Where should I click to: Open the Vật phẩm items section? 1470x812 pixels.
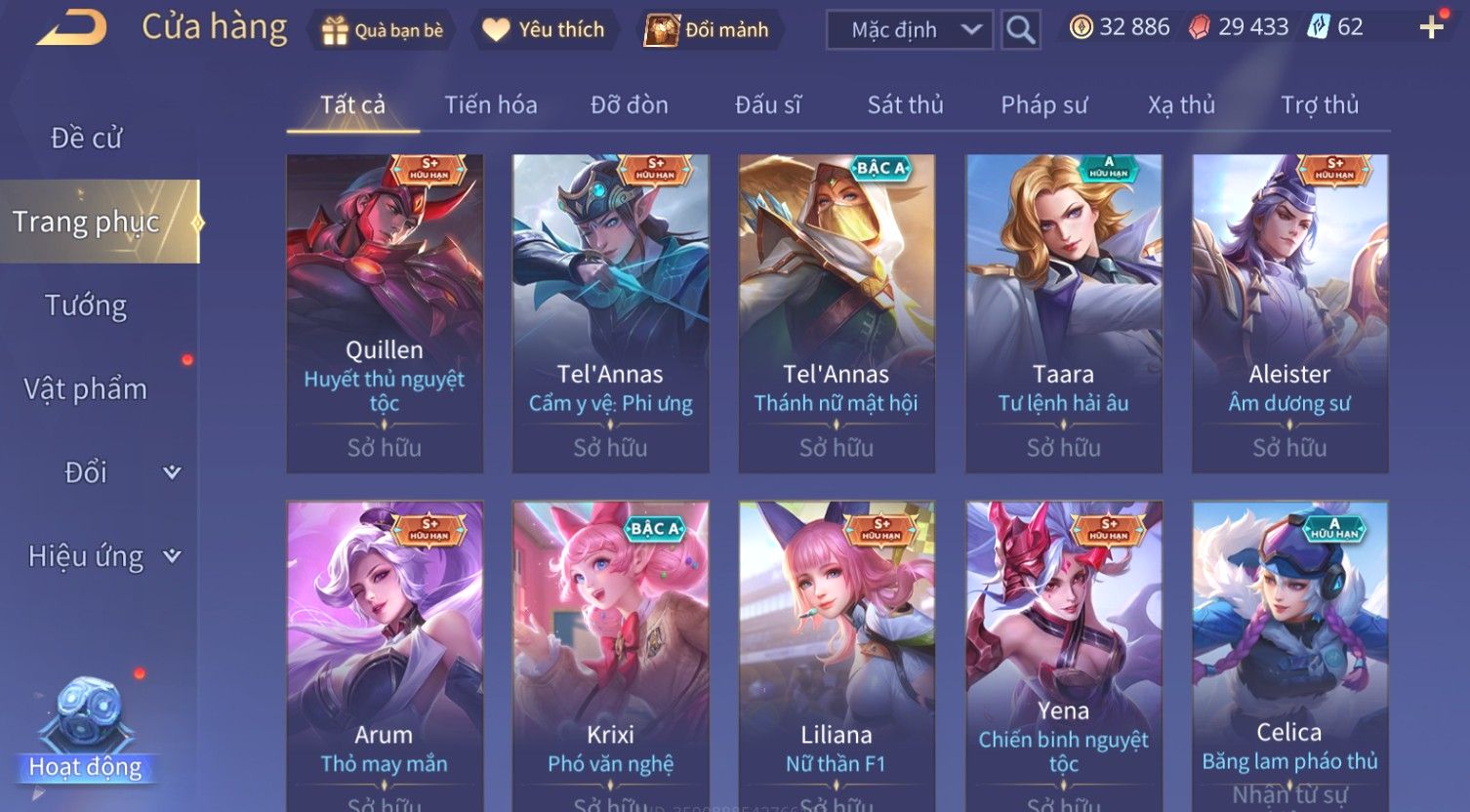pos(86,389)
